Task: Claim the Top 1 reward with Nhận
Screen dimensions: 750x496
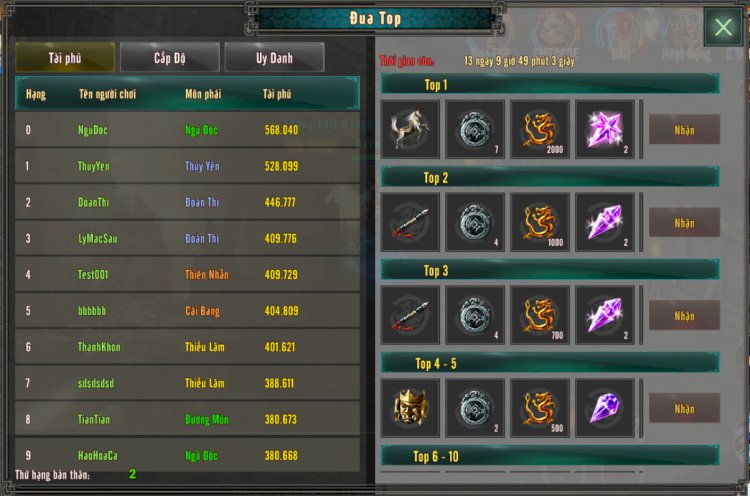Action: pyautogui.click(x=684, y=129)
